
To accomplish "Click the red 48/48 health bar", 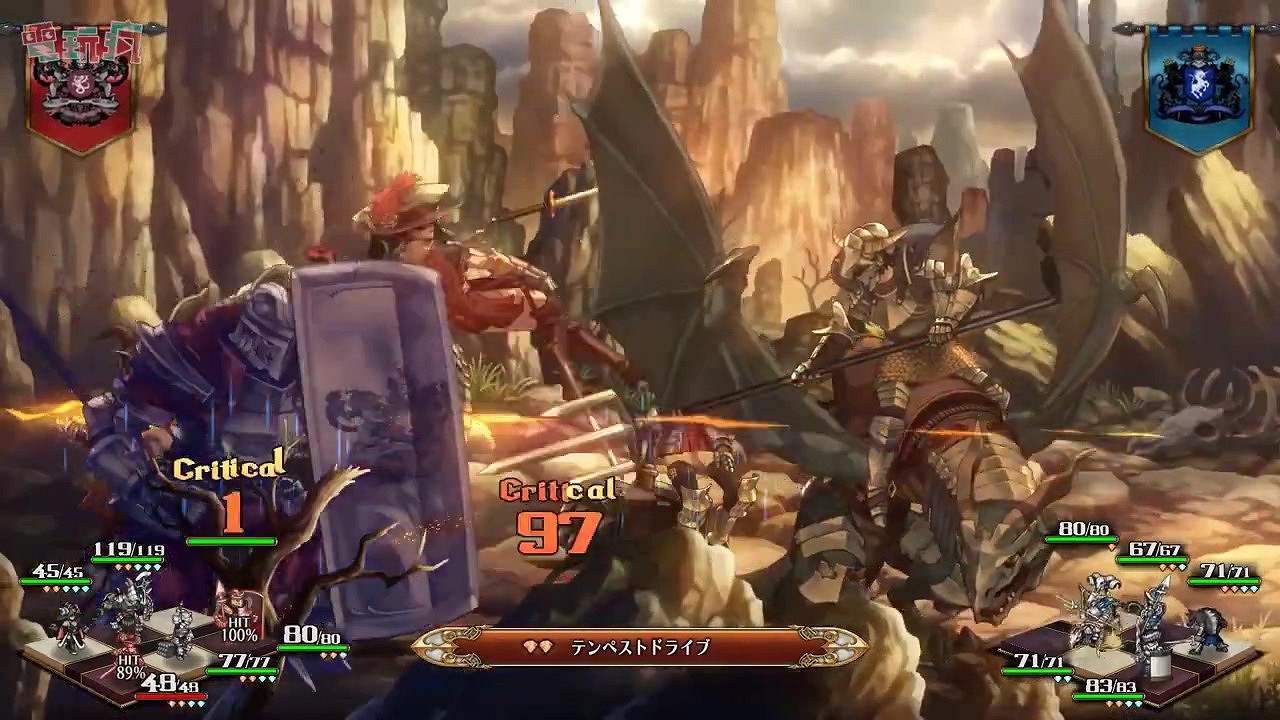I will [x=171, y=695].
